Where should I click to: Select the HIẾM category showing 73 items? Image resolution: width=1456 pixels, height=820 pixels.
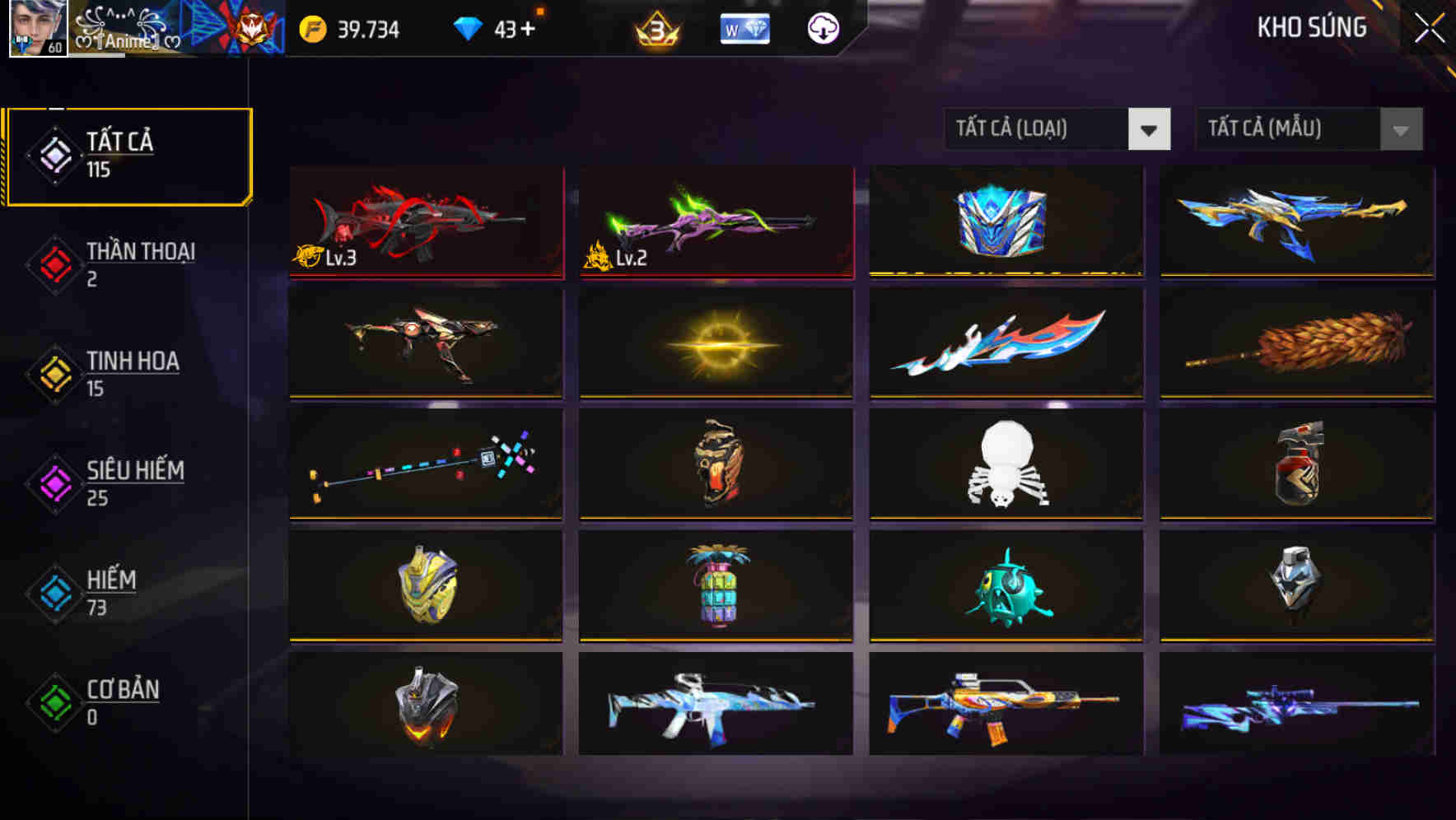tap(111, 592)
